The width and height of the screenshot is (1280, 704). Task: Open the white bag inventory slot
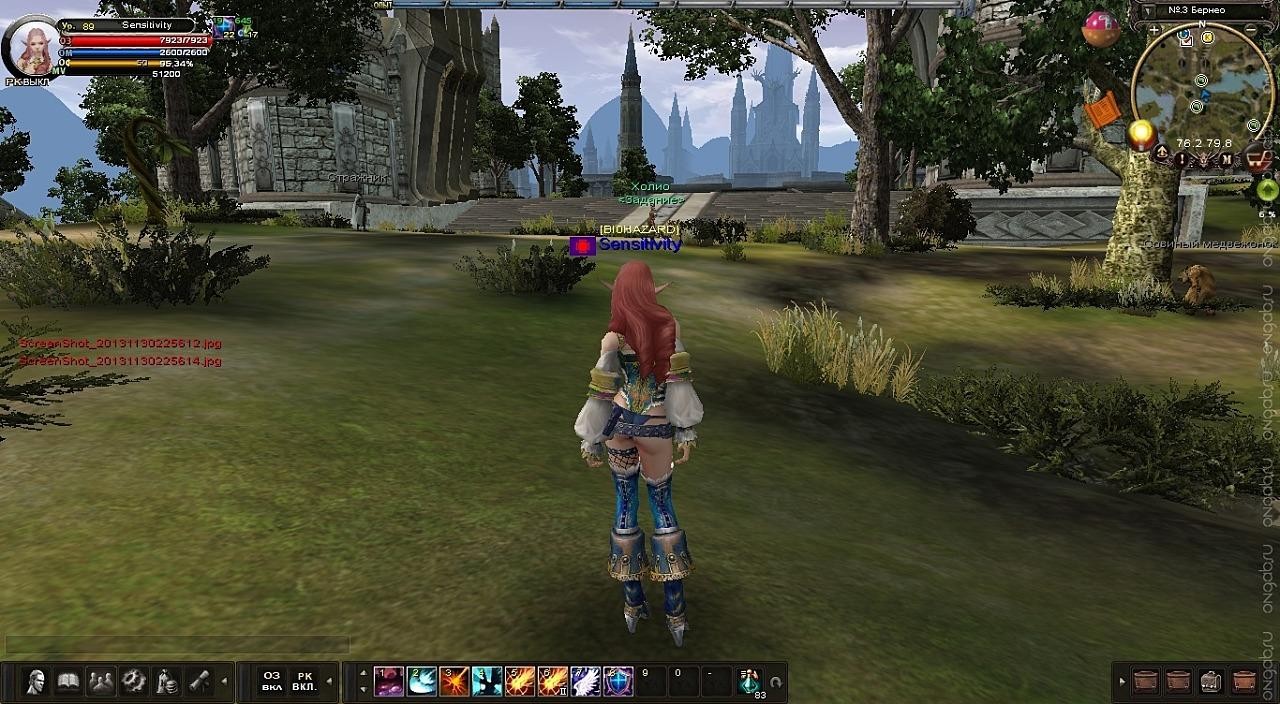(1211, 681)
